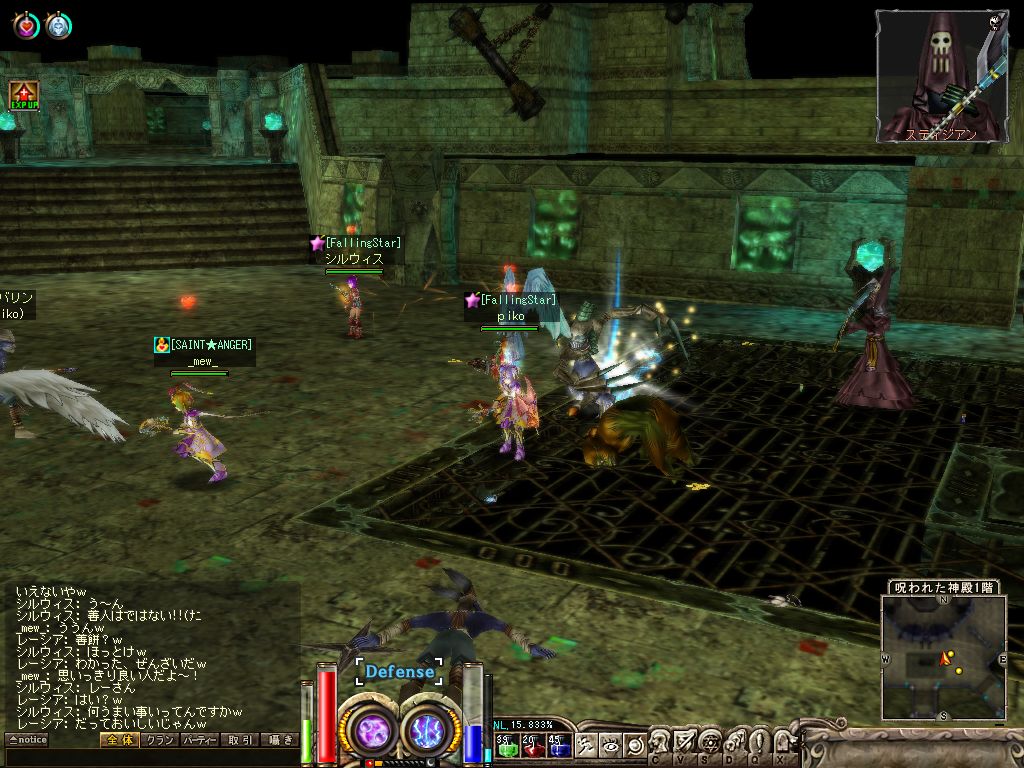Screen dimensions: 1024x768
Task: Open the skills menu labeled S
Action: pyautogui.click(x=710, y=744)
